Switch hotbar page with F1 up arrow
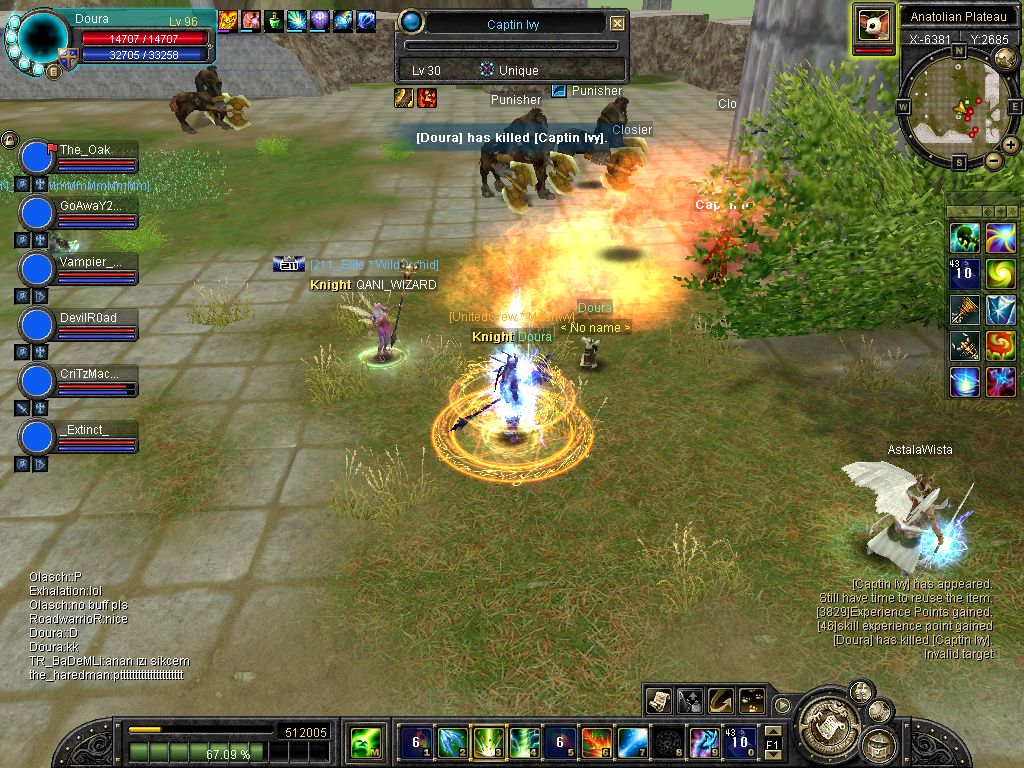Viewport: 1024px width, 768px height. point(772,731)
